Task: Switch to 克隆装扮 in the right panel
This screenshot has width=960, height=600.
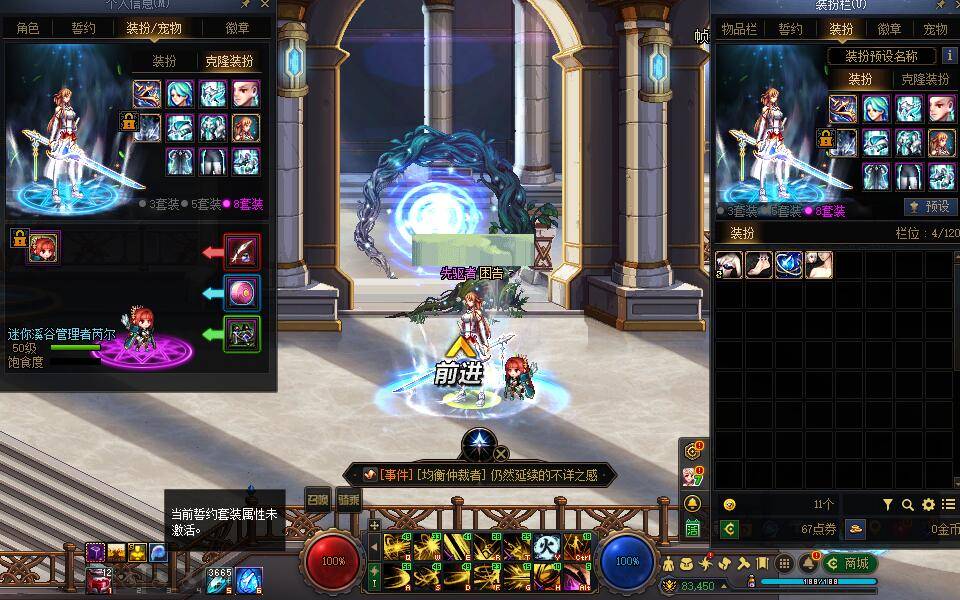Action: [924, 79]
